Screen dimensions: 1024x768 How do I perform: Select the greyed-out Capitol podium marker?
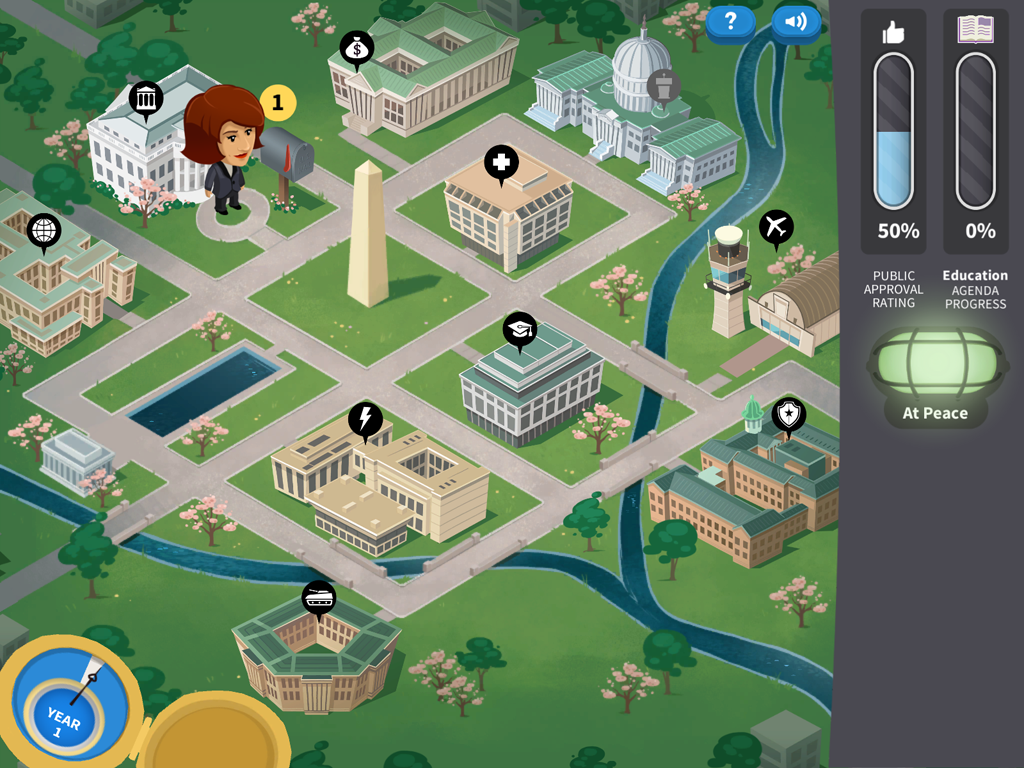[663, 86]
